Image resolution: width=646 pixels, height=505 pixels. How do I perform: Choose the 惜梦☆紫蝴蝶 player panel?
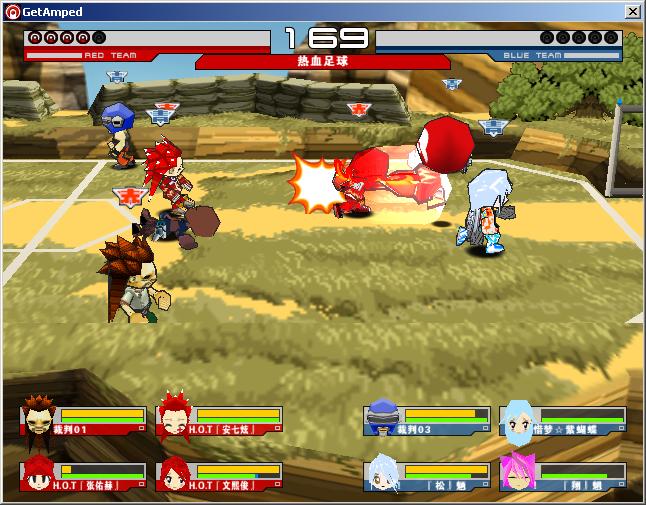tap(564, 421)
